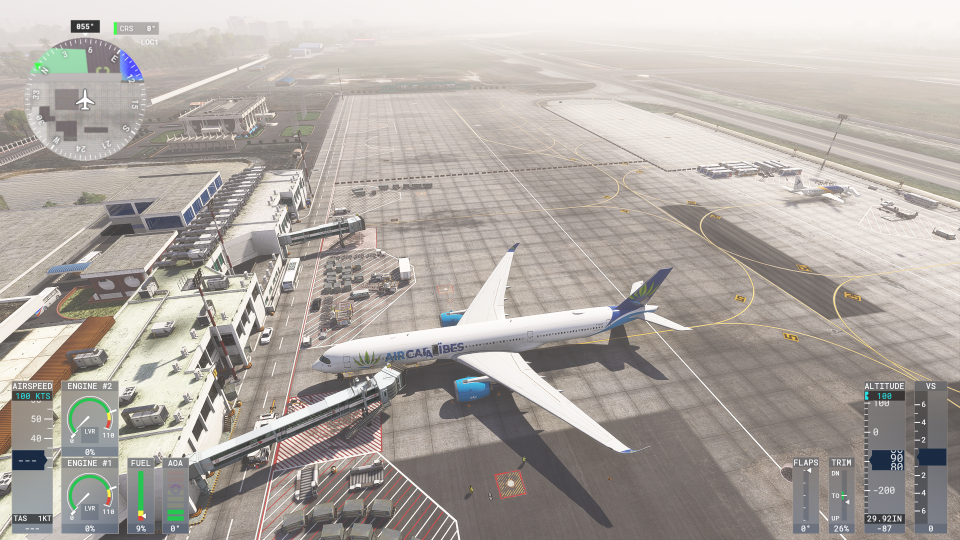960x540 pixels.
Task: Click the VS vertical speed tape
Action: [x=931, y=456]
